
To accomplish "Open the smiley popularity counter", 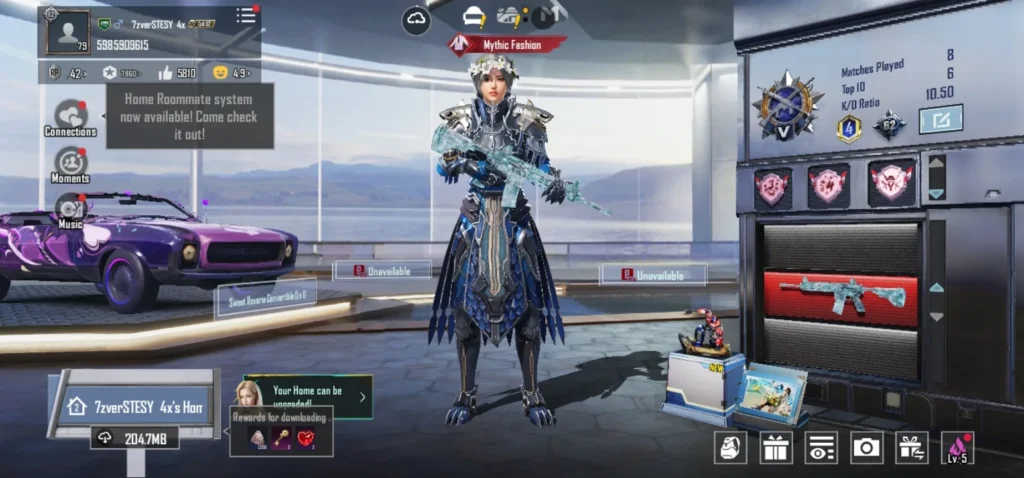I will point(230,73).
